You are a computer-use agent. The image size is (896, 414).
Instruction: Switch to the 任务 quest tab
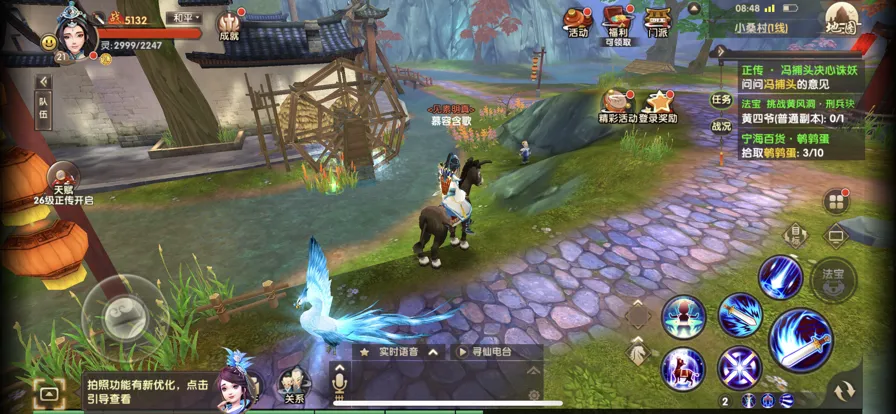point(721,99)
